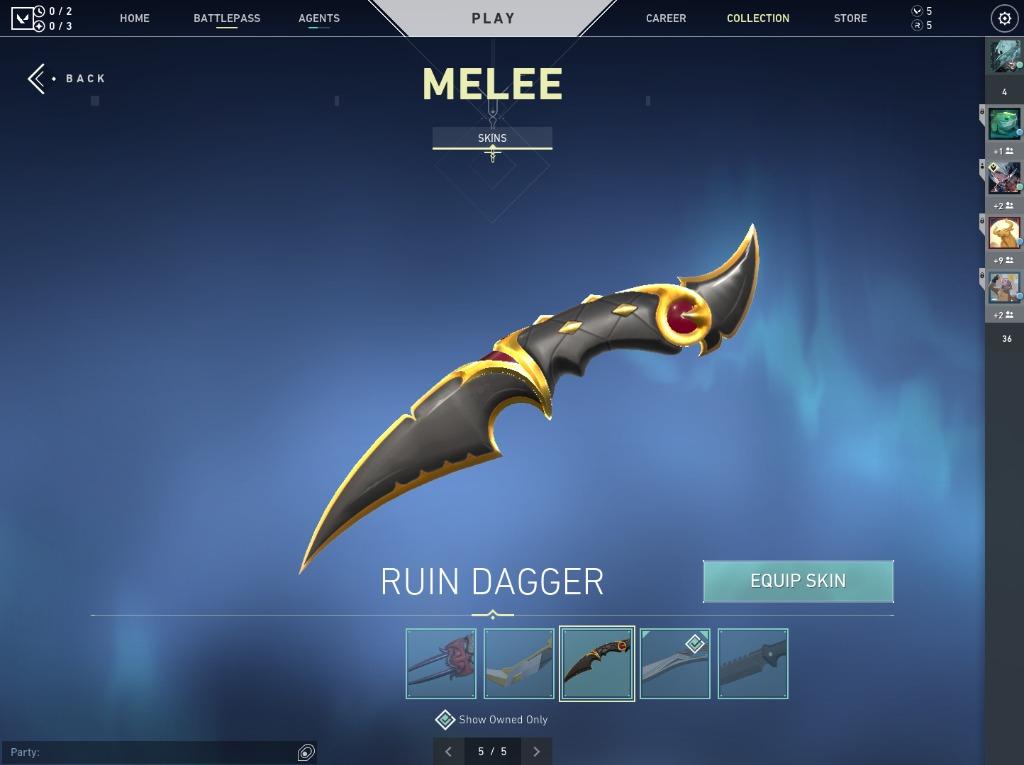Select the dark serrated knife thumbnail
The width and height of the screenshot is (1024, 765).
point(753,663)
